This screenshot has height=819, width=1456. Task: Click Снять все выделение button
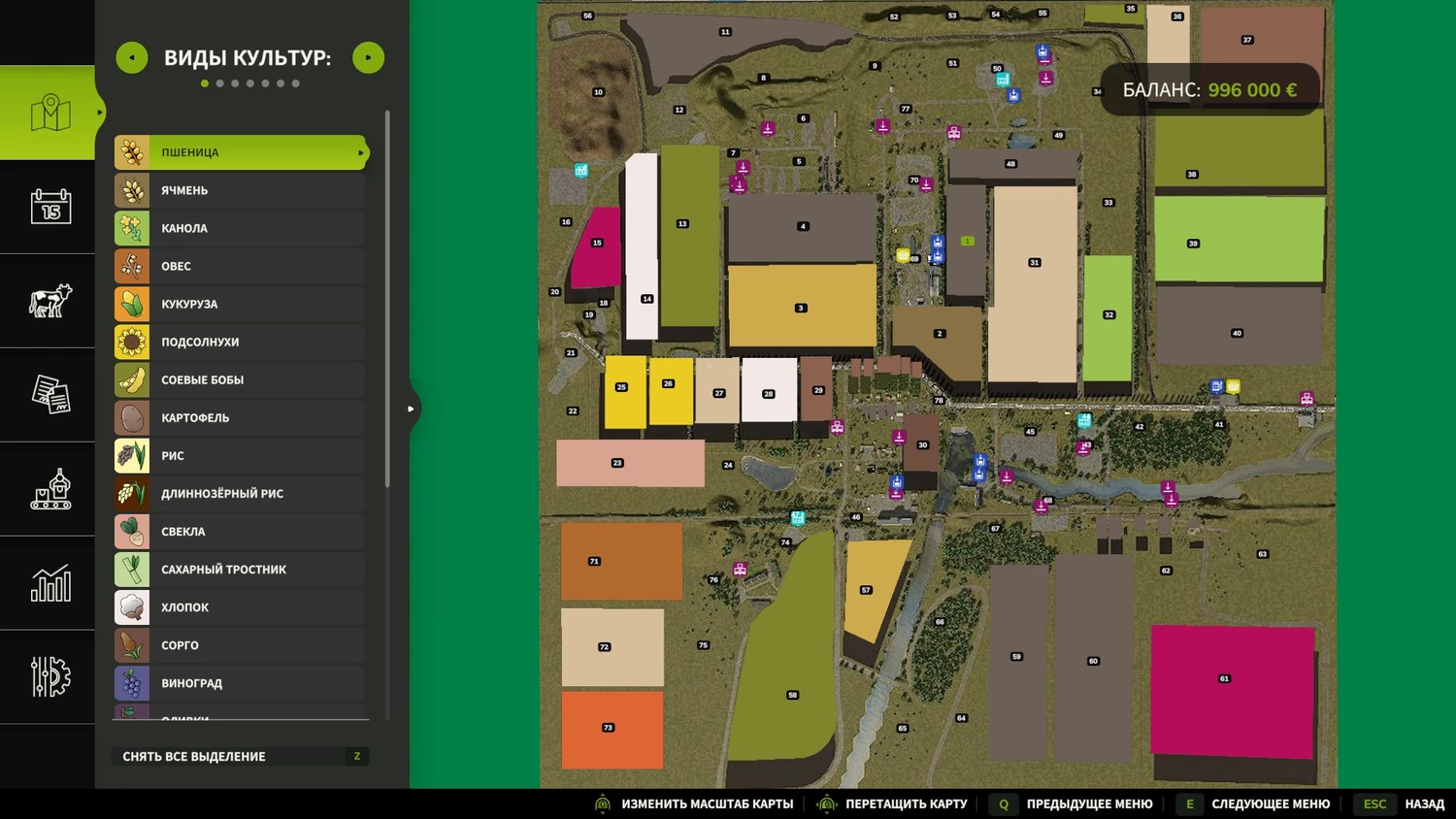click(x=241, y=756)
